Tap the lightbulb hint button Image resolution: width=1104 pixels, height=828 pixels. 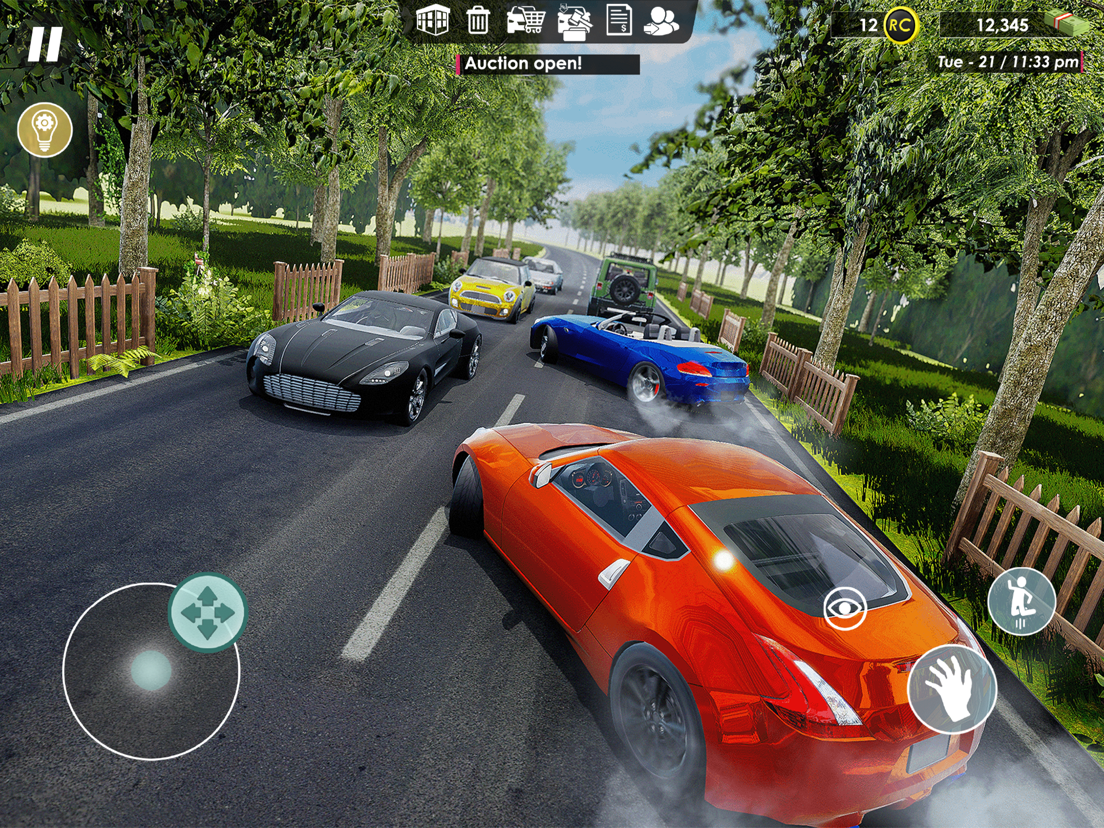click(x=44, y=129)
